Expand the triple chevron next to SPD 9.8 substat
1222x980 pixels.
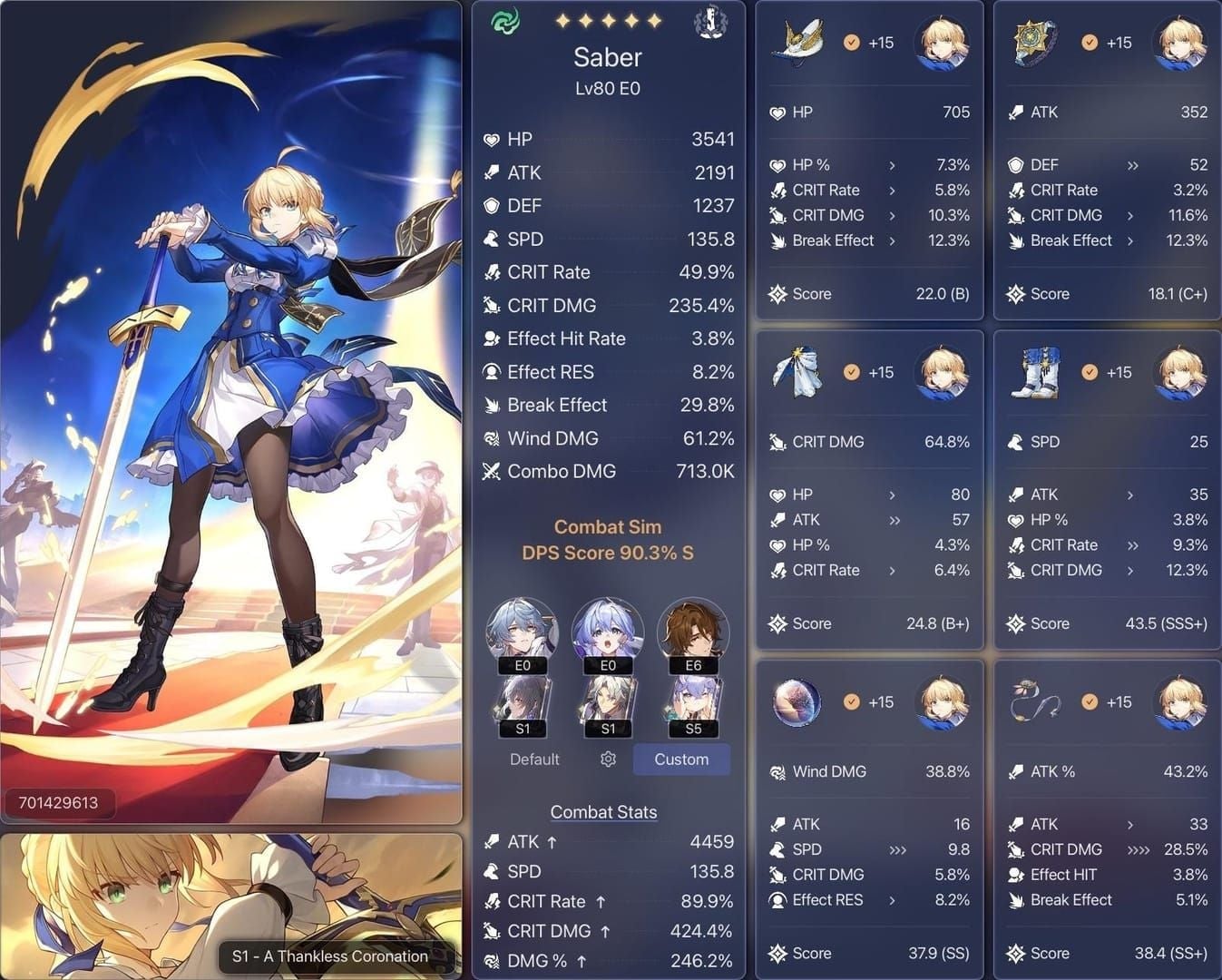tap(897, 849)
